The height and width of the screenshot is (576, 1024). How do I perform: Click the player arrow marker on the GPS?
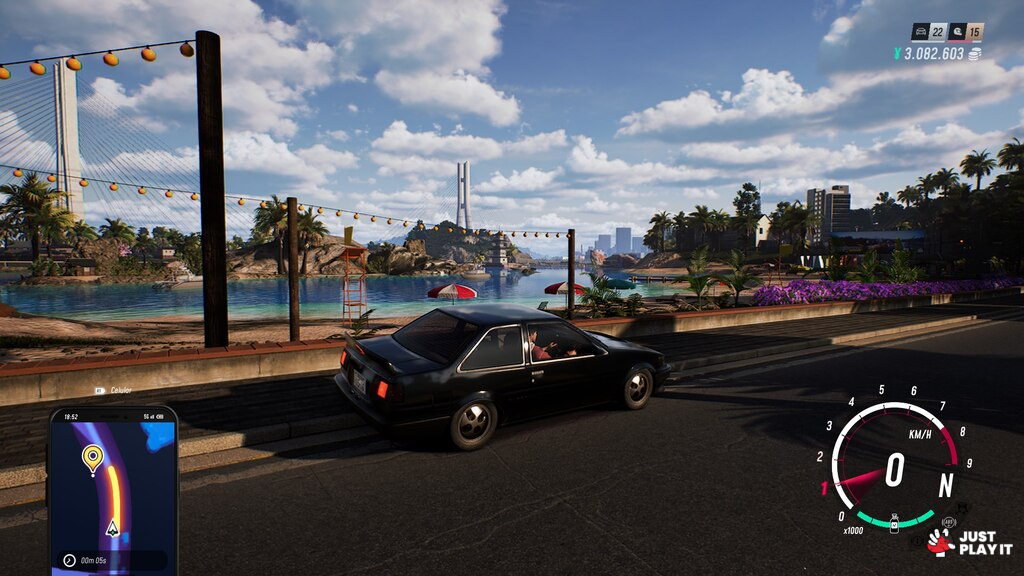[112, 527]
